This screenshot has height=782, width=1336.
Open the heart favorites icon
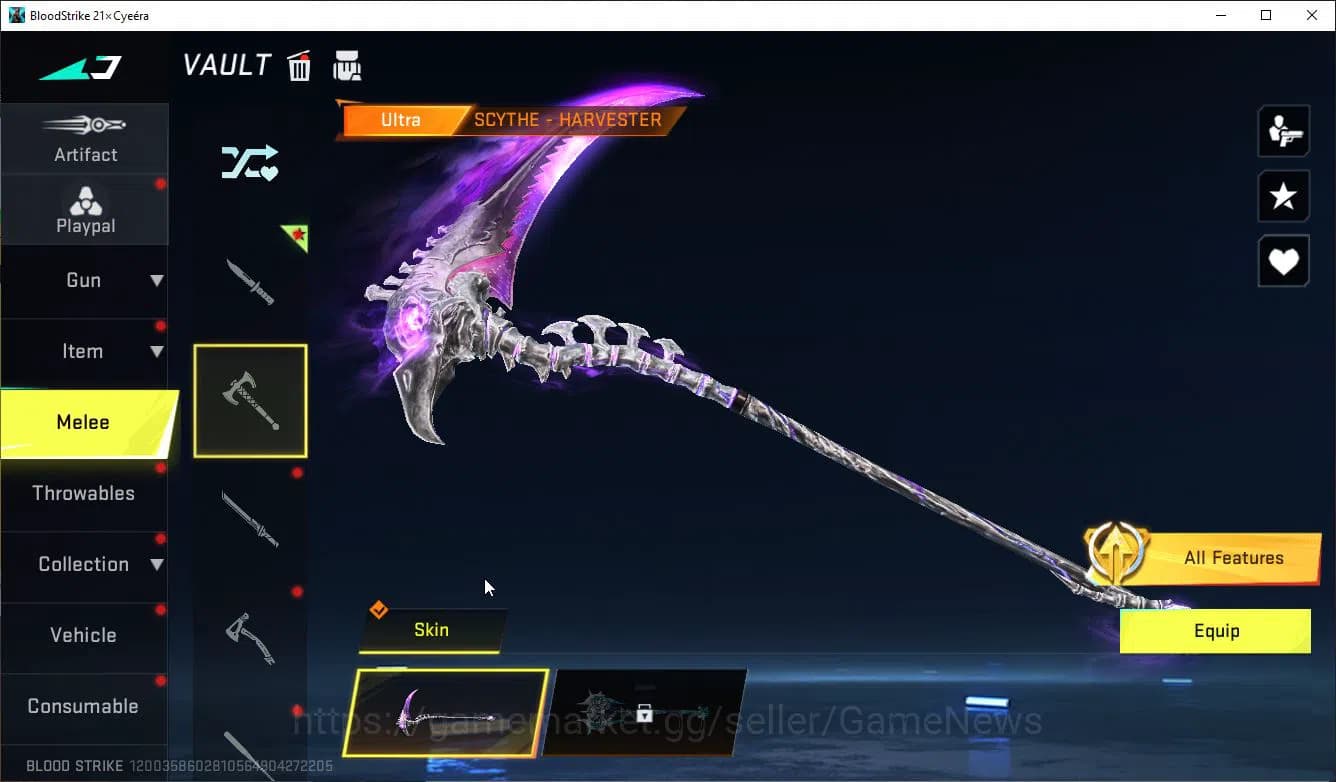(1284, 261)
